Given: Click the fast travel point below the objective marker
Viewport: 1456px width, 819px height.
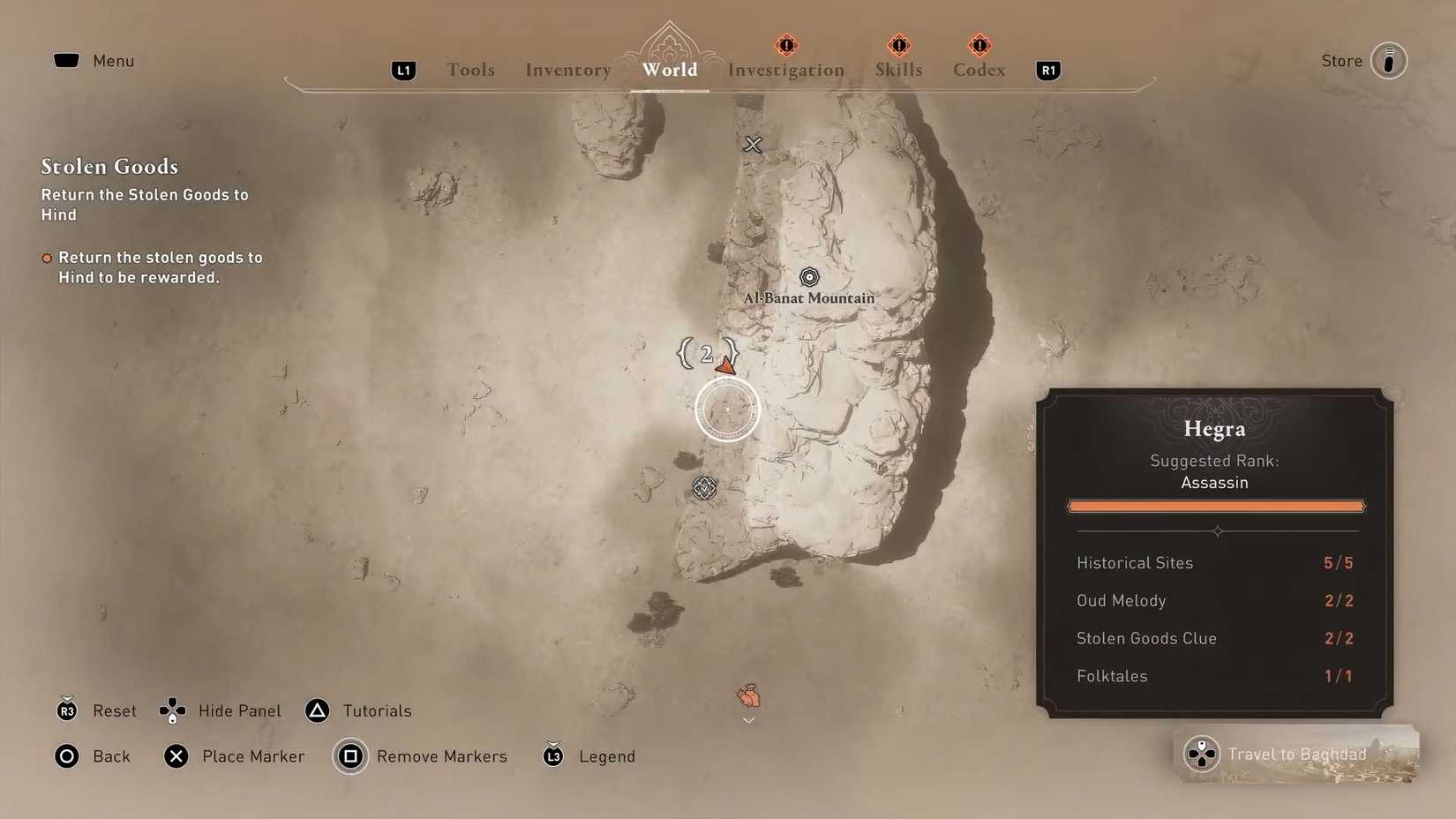Looking at the screenshot, I should [703, 487].
